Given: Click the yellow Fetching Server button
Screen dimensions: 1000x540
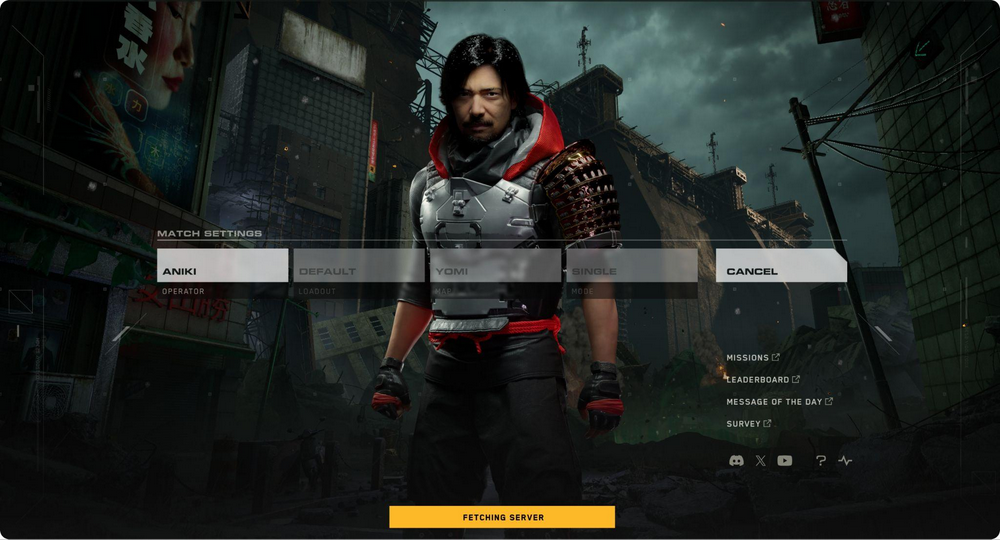Looking at the screenshot, I should 502,517.
